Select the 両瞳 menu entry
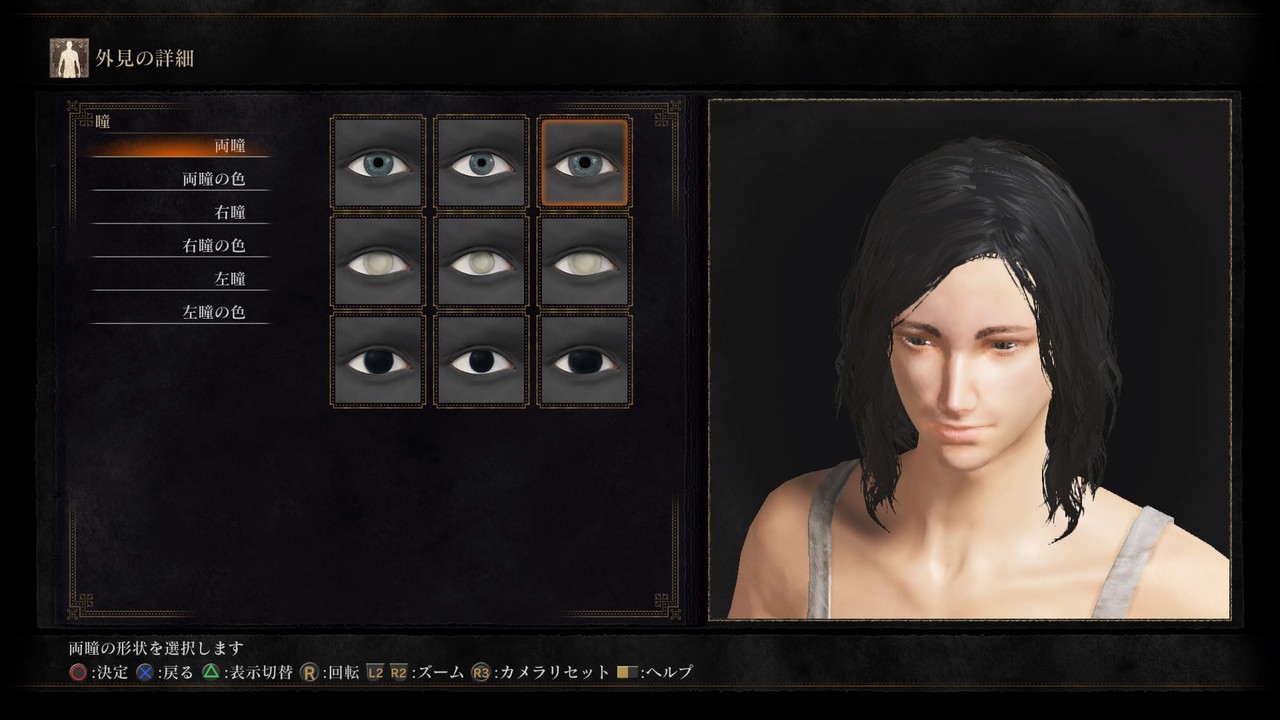1280x720 pixels. [x=229, y=146]
